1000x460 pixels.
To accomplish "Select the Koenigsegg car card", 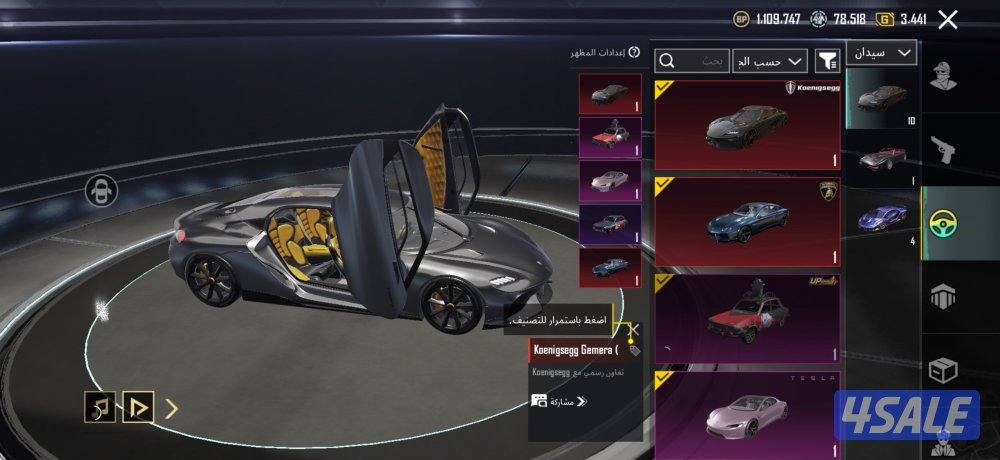I will pyautogui.click(x=748, y=124).
